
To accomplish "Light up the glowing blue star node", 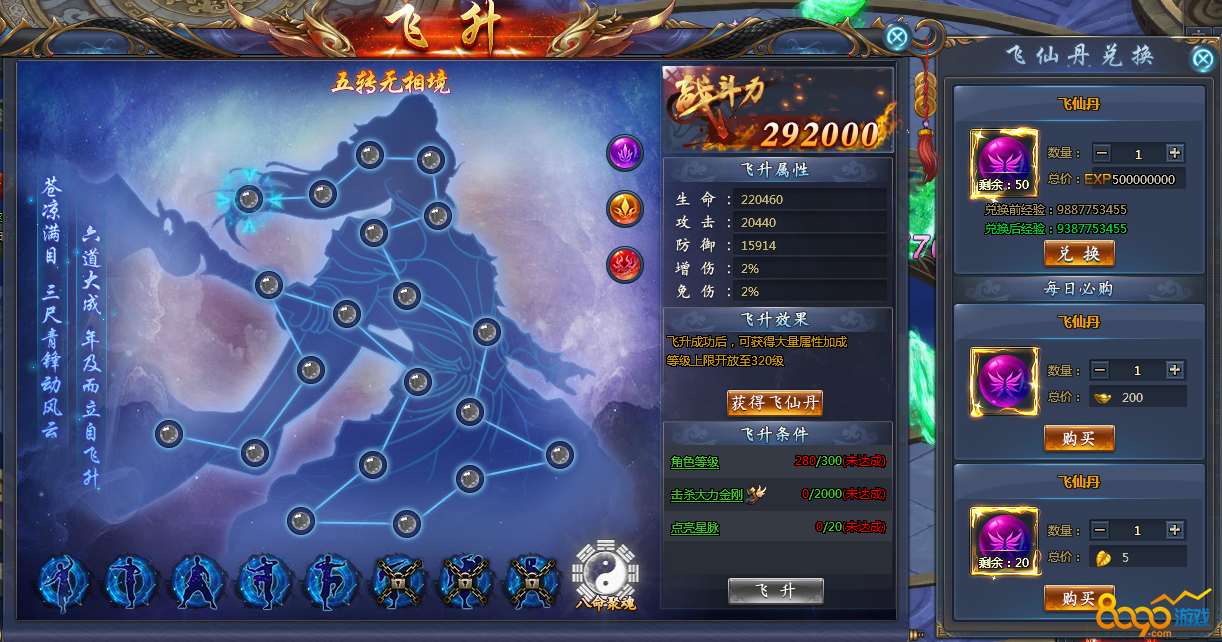I will (x=249, y=198).
